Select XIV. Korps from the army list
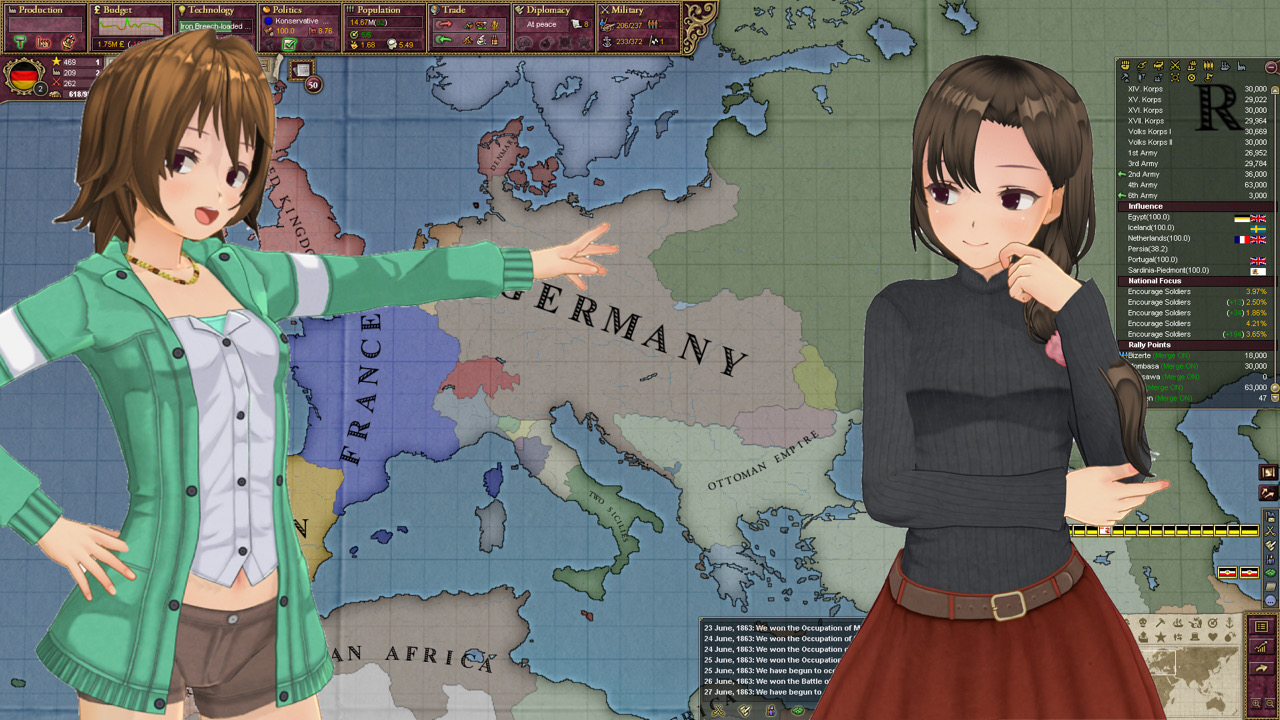Viewport: 1280px width, 720px height. 1145,89
